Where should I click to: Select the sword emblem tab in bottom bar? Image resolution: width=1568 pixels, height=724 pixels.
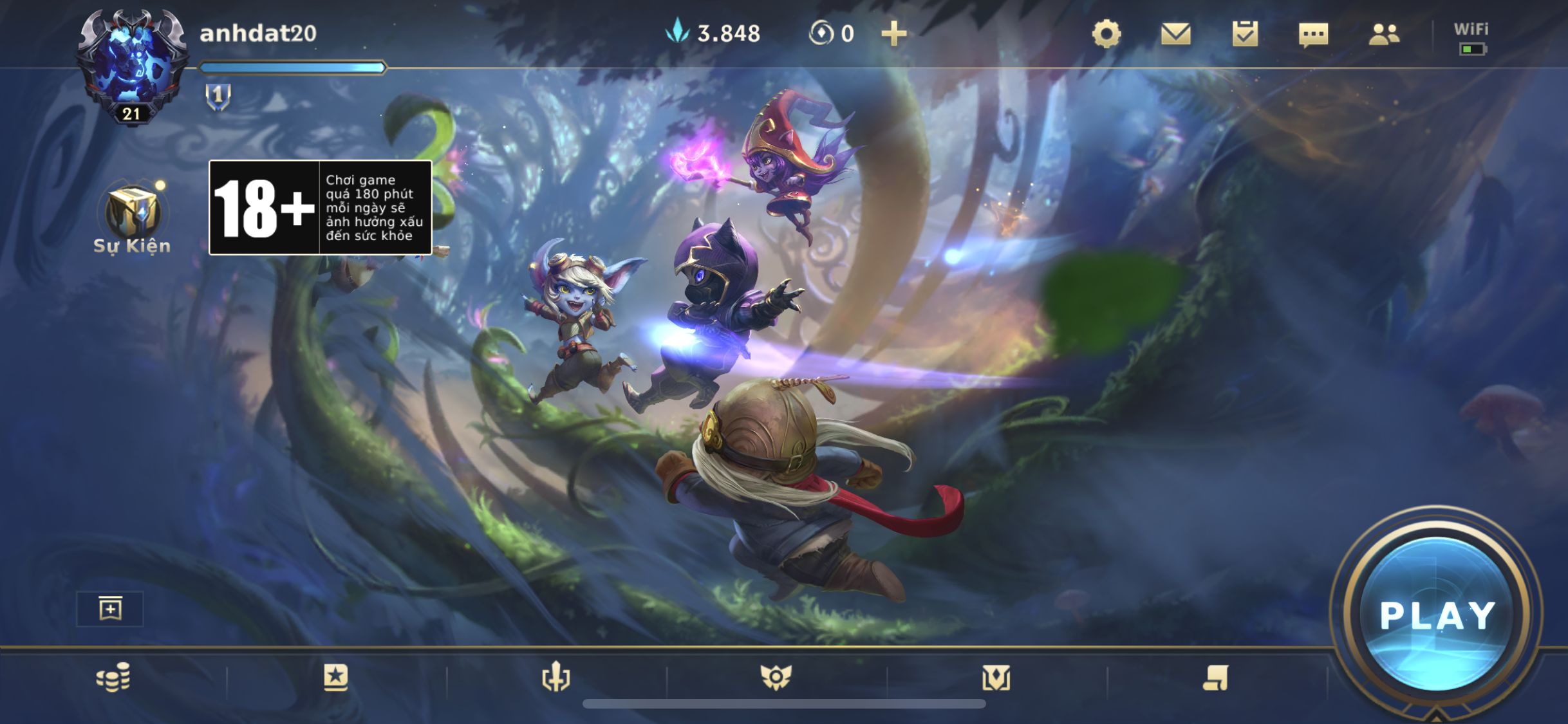(555, 678)
